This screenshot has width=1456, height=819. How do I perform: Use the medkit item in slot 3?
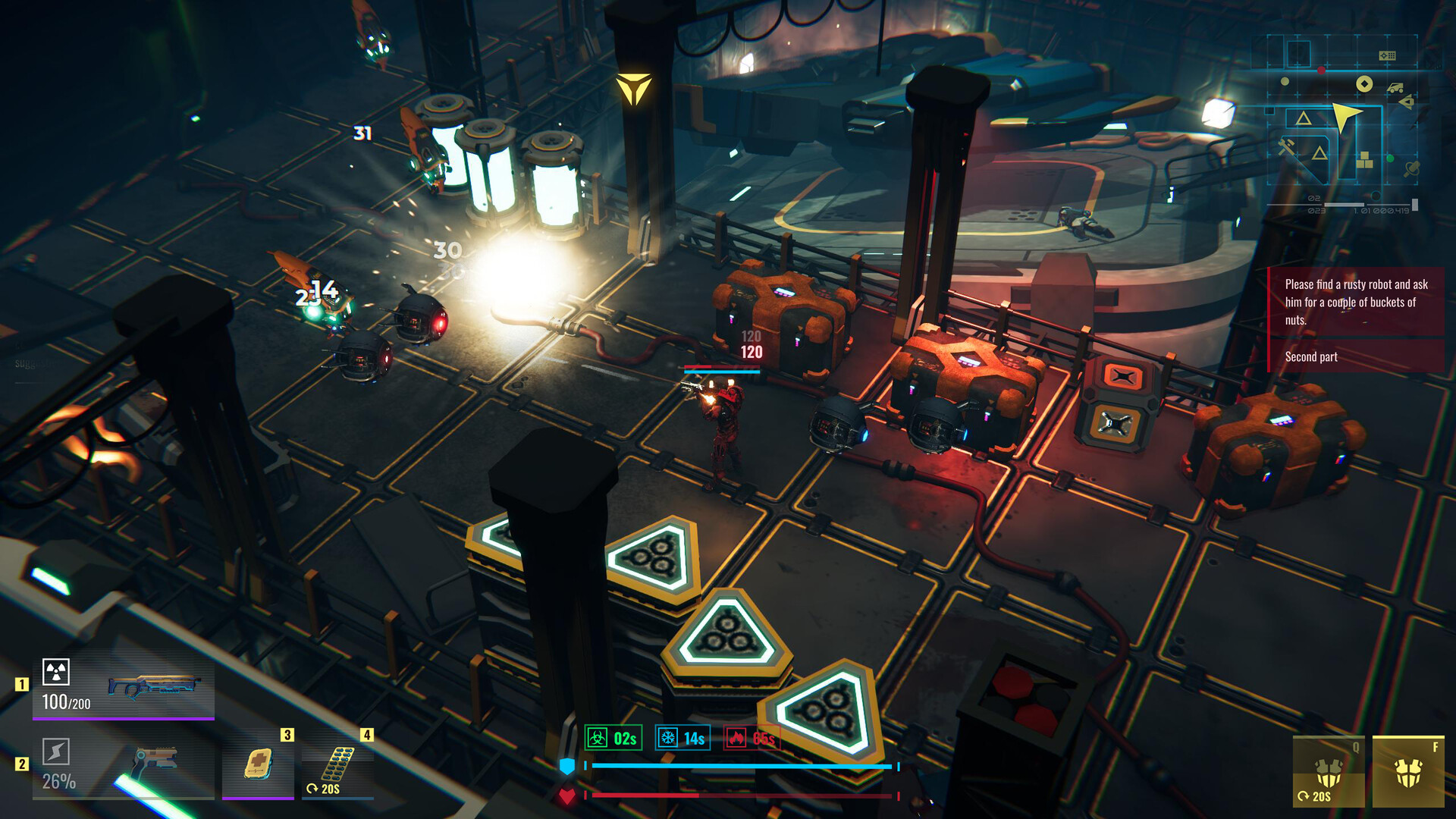click(258, 764)
